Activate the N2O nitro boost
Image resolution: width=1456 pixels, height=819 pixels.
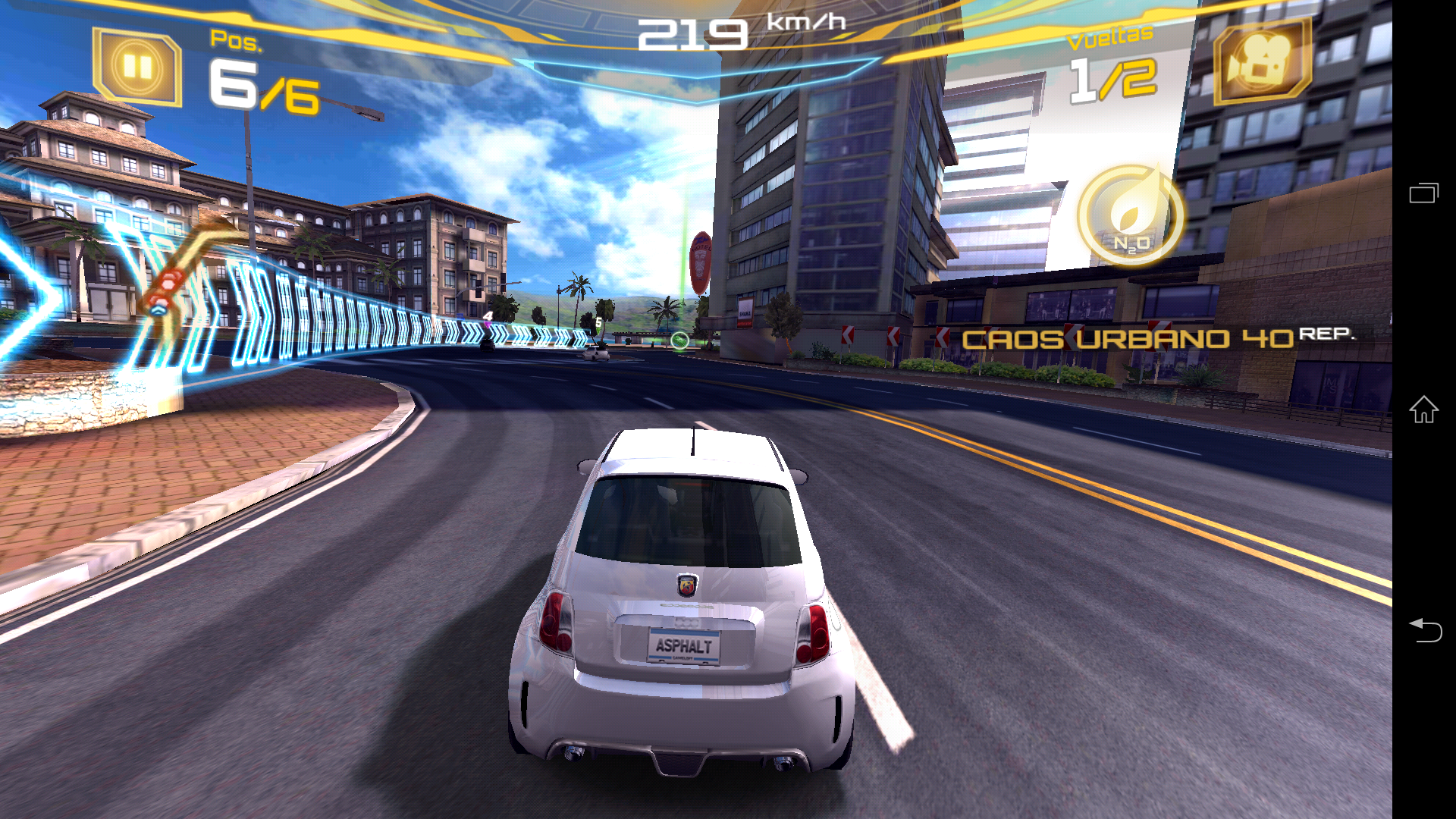(x=1131, y=216)
